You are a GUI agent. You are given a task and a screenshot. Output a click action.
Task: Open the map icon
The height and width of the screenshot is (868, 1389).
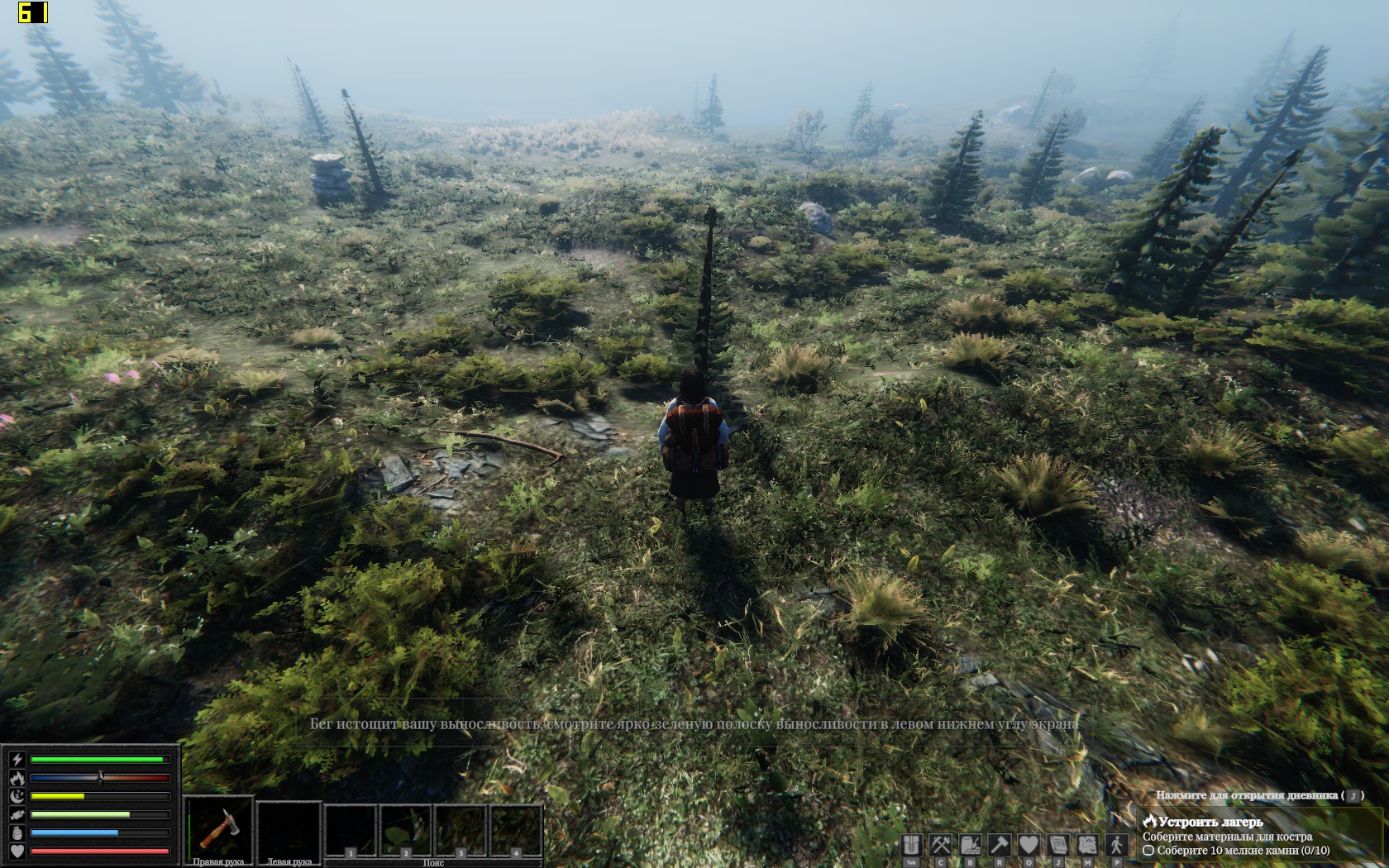click(1087, 846)
